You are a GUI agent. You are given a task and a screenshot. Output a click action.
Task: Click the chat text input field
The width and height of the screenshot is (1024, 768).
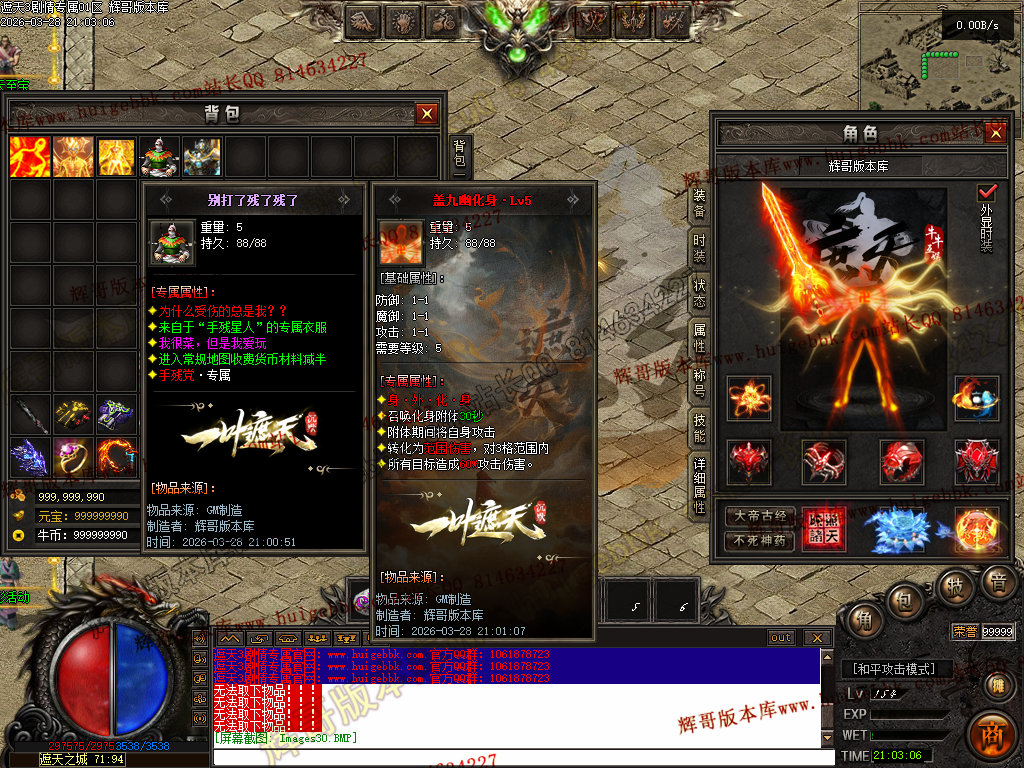(x=520, y=757)
